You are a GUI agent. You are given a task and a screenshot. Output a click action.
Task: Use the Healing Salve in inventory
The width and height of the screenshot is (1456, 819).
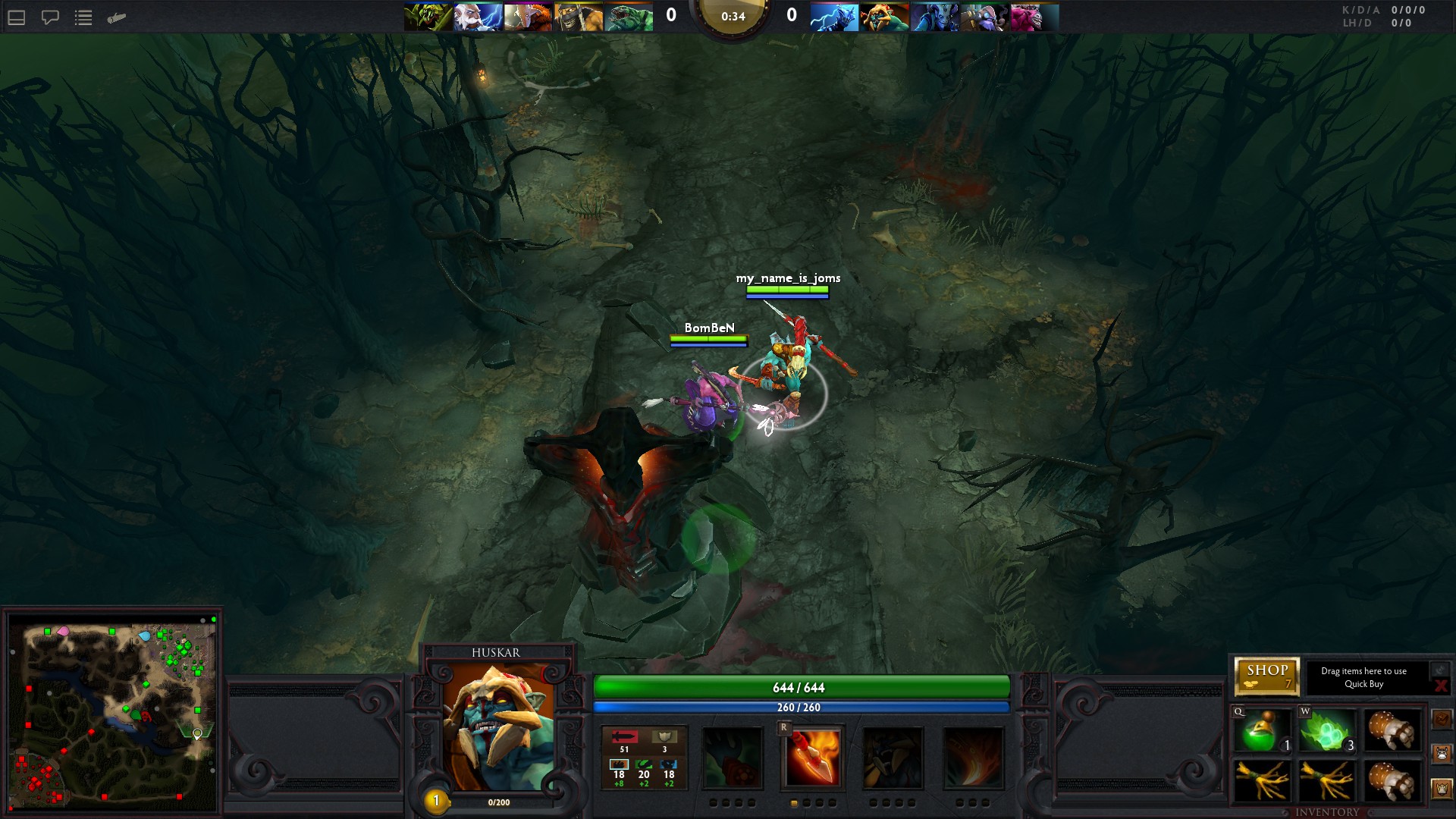[x=1262, y=731]
